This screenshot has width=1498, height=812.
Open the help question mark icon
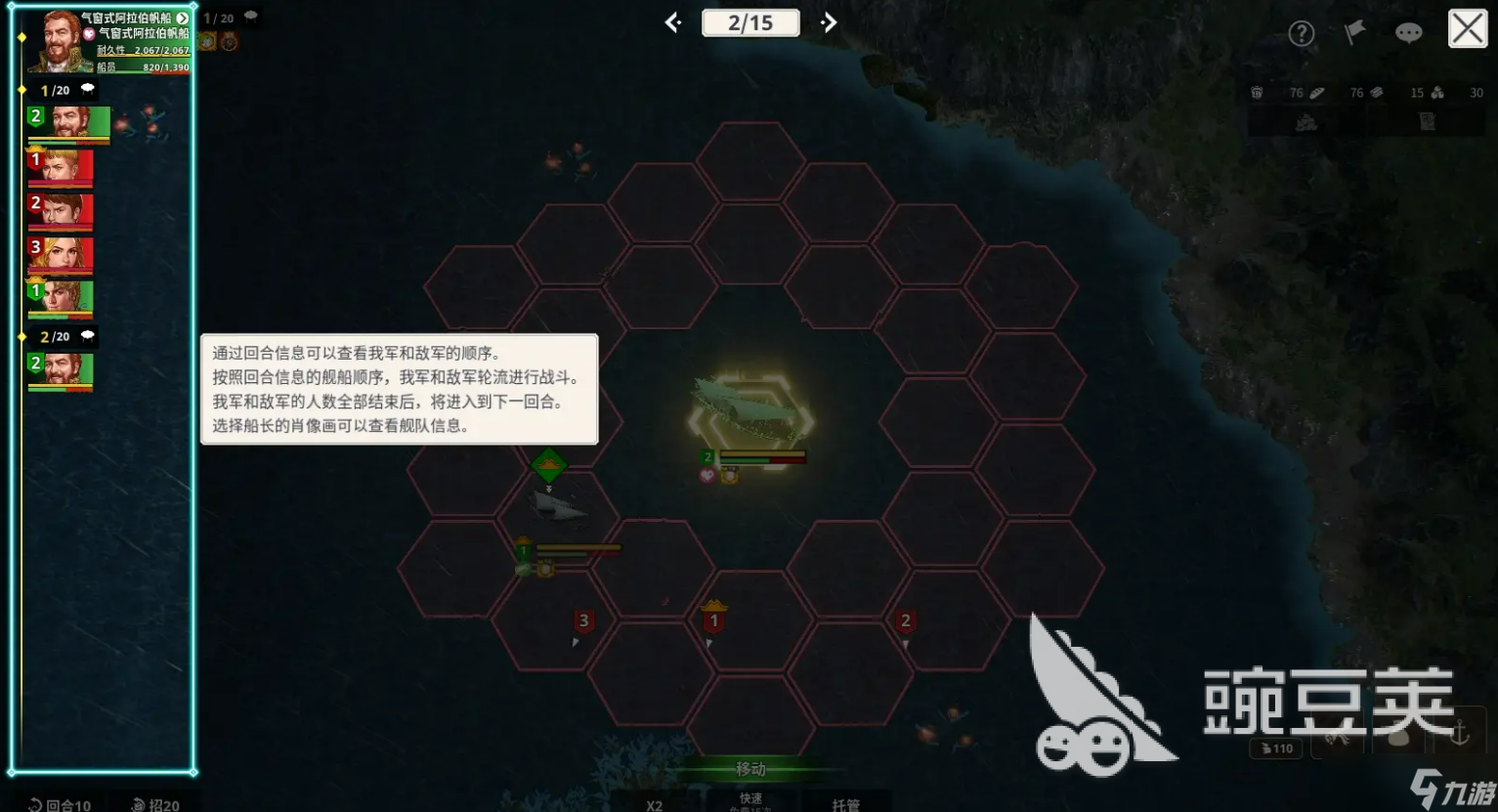pos(1303,32)
